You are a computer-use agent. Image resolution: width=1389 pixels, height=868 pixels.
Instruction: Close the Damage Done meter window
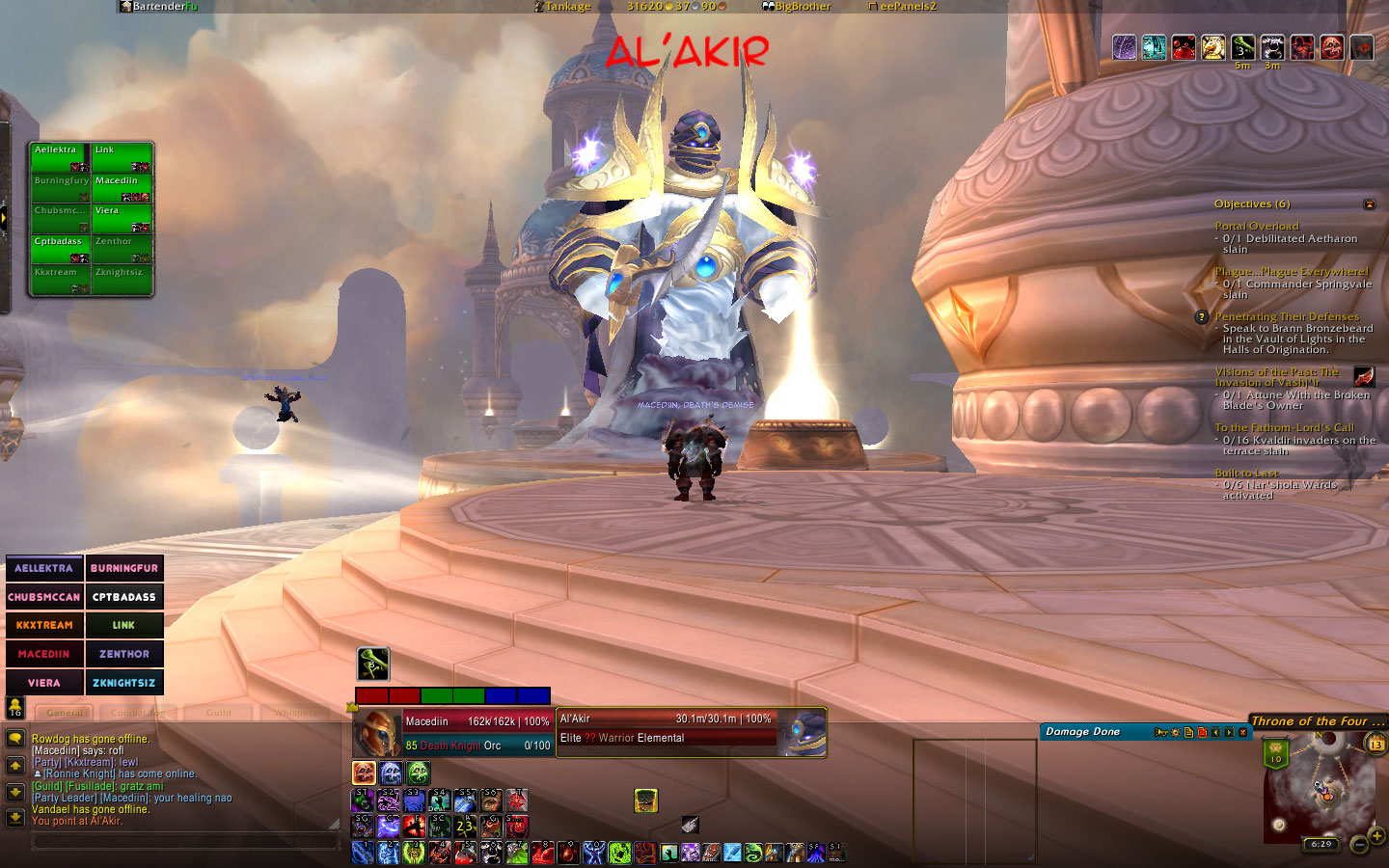point(1243,732)
